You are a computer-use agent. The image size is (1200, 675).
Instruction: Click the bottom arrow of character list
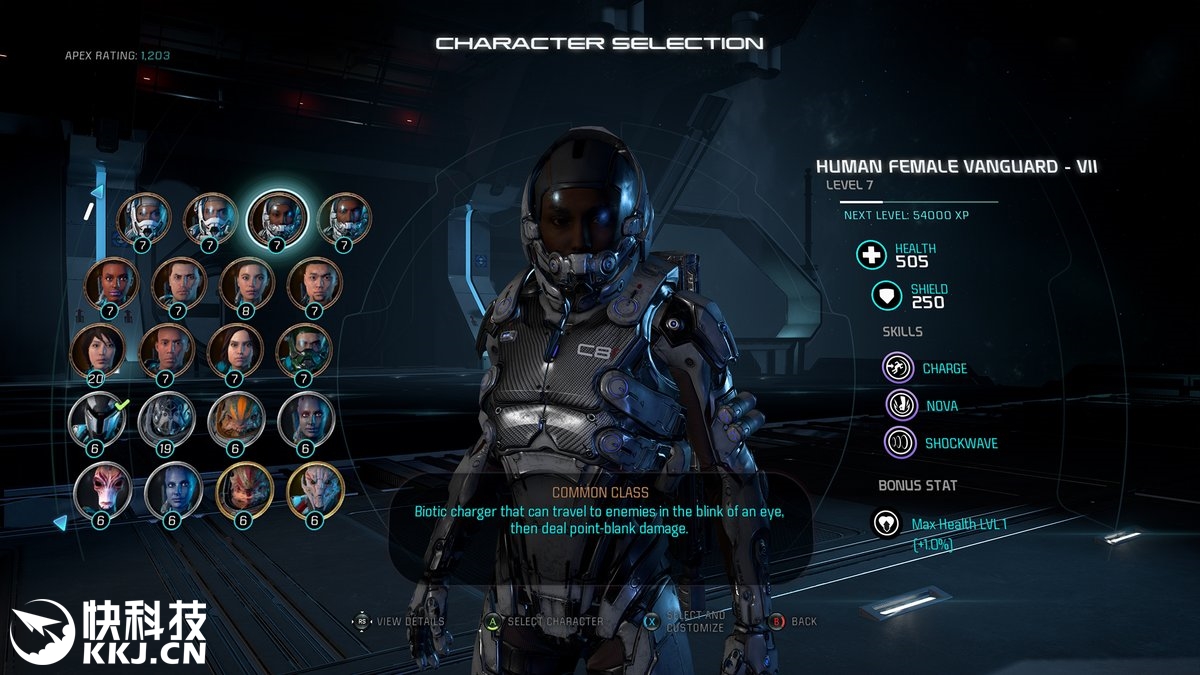(x=61, y=522)
